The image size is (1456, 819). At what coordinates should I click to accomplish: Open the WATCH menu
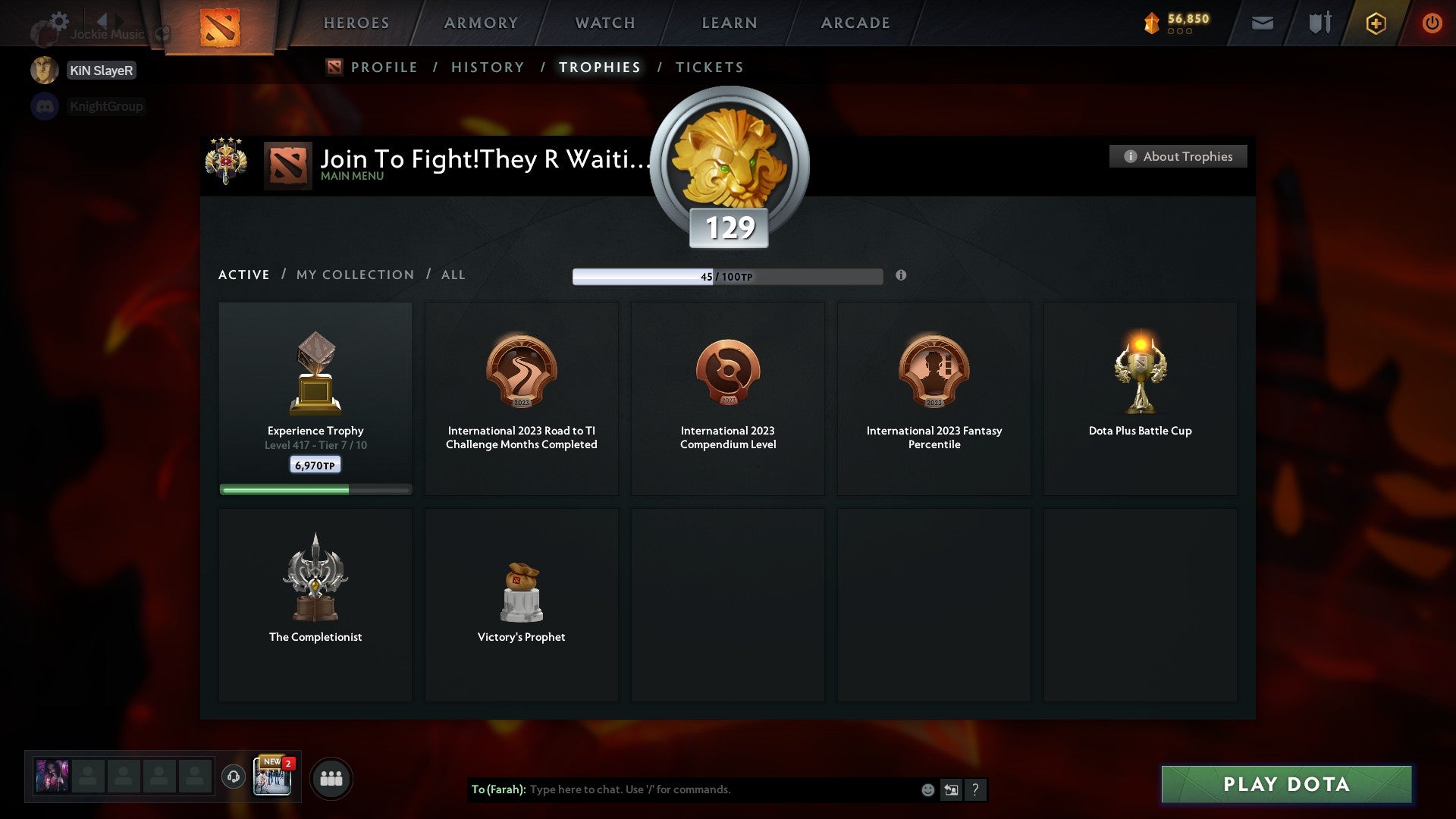(604, 23)
